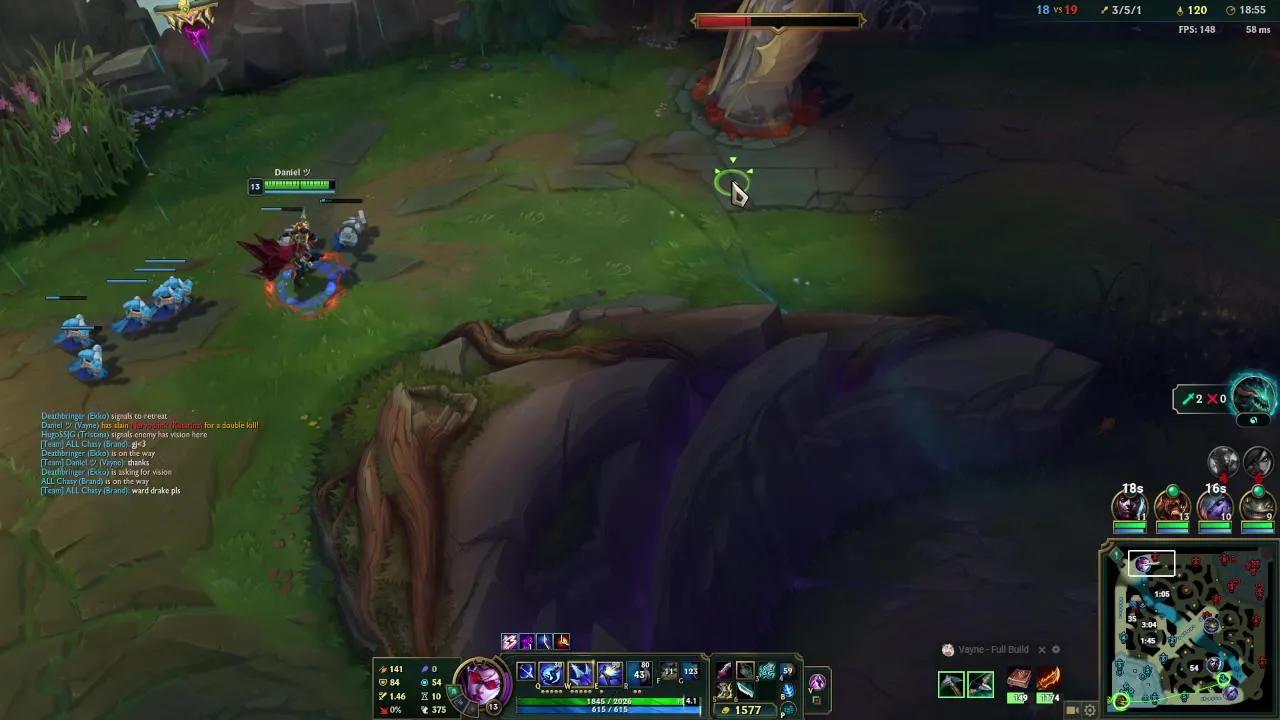Open minimap options via the gear icon
Screen dimensions: 1280x720
[1090, 710]
